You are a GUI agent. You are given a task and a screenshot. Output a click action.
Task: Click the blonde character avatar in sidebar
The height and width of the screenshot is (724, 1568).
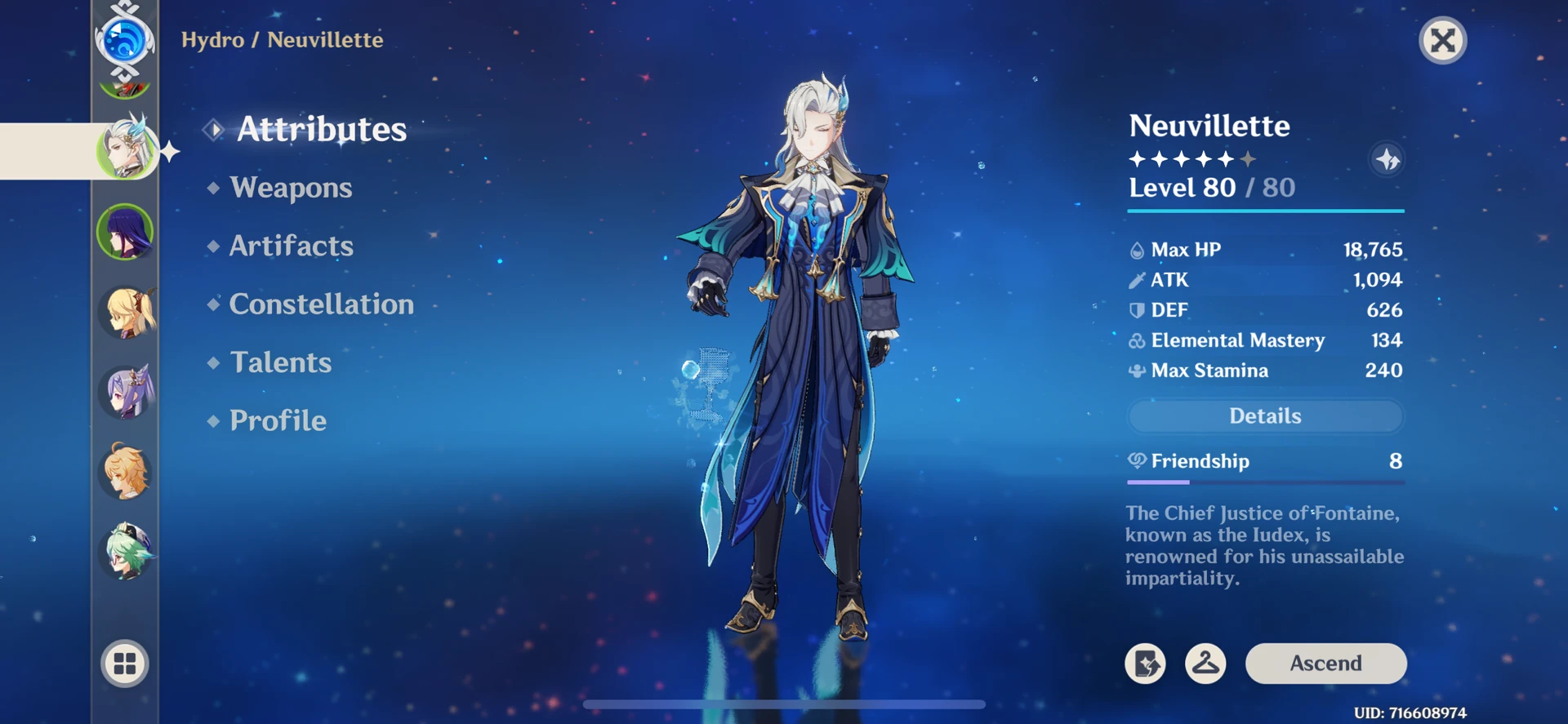click(x=124, y=314)
